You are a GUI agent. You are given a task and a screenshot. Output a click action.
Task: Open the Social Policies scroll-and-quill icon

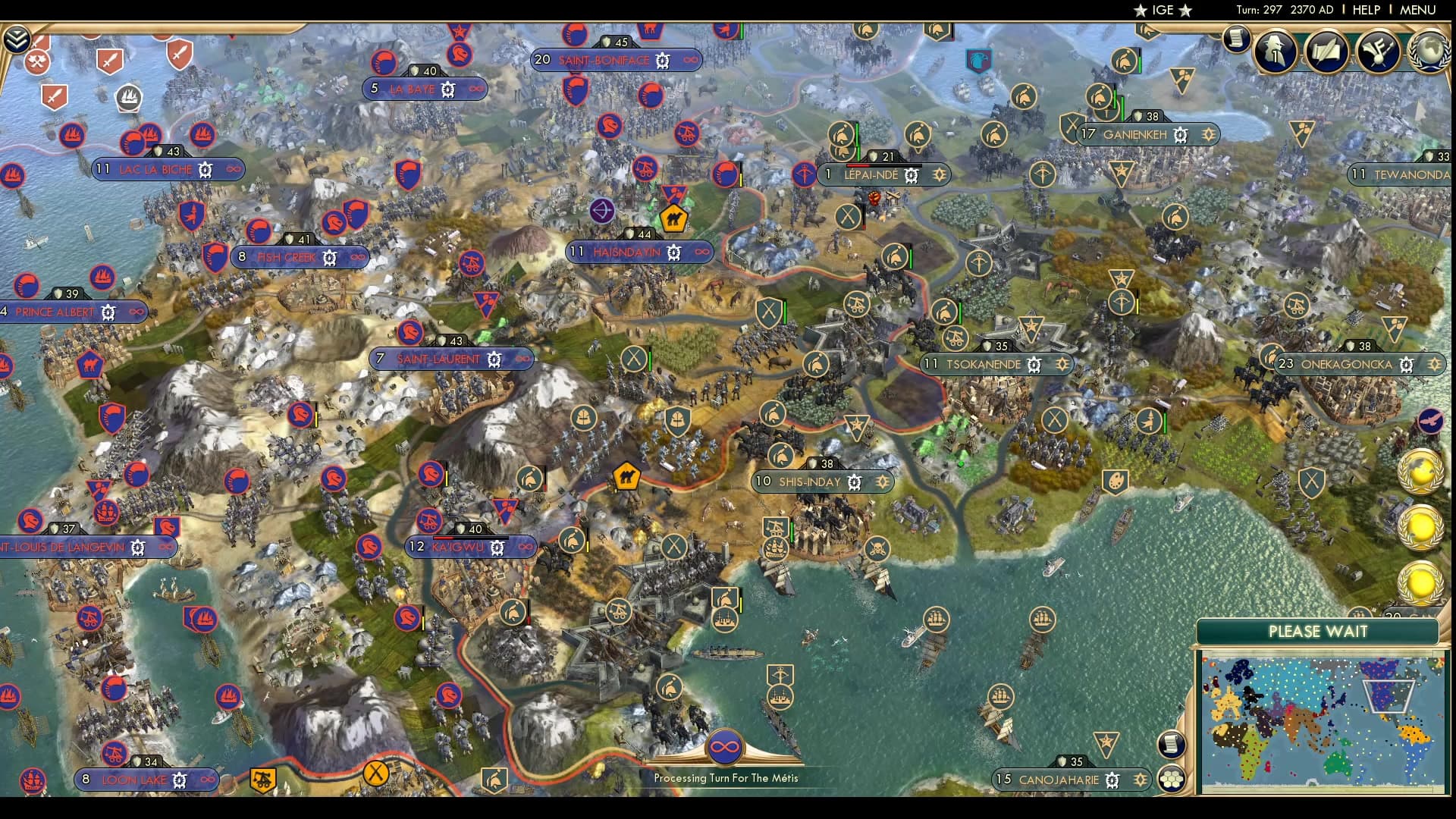coord(1326,52)
